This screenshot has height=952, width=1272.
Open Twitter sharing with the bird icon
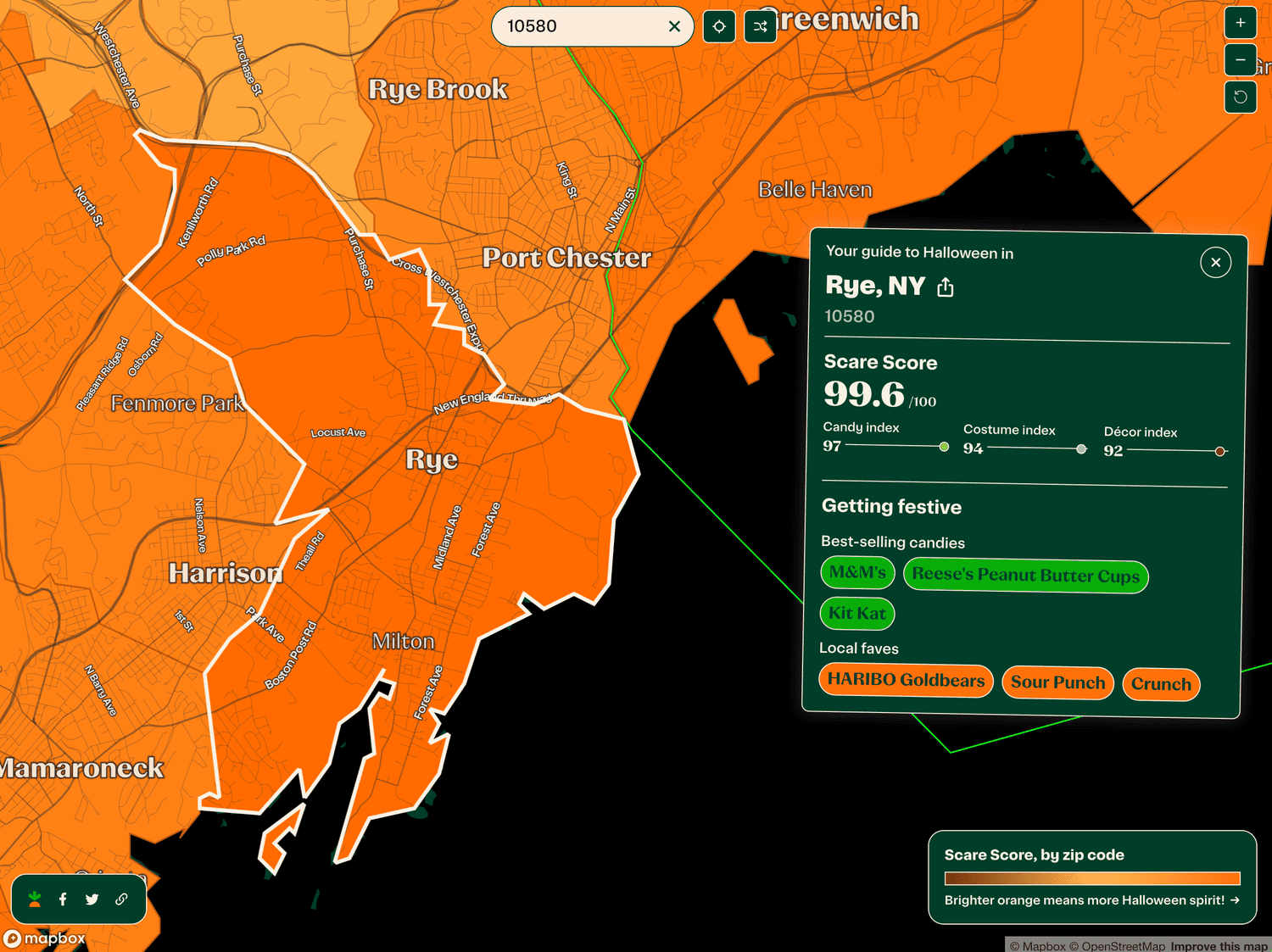[x=92, y=899]
